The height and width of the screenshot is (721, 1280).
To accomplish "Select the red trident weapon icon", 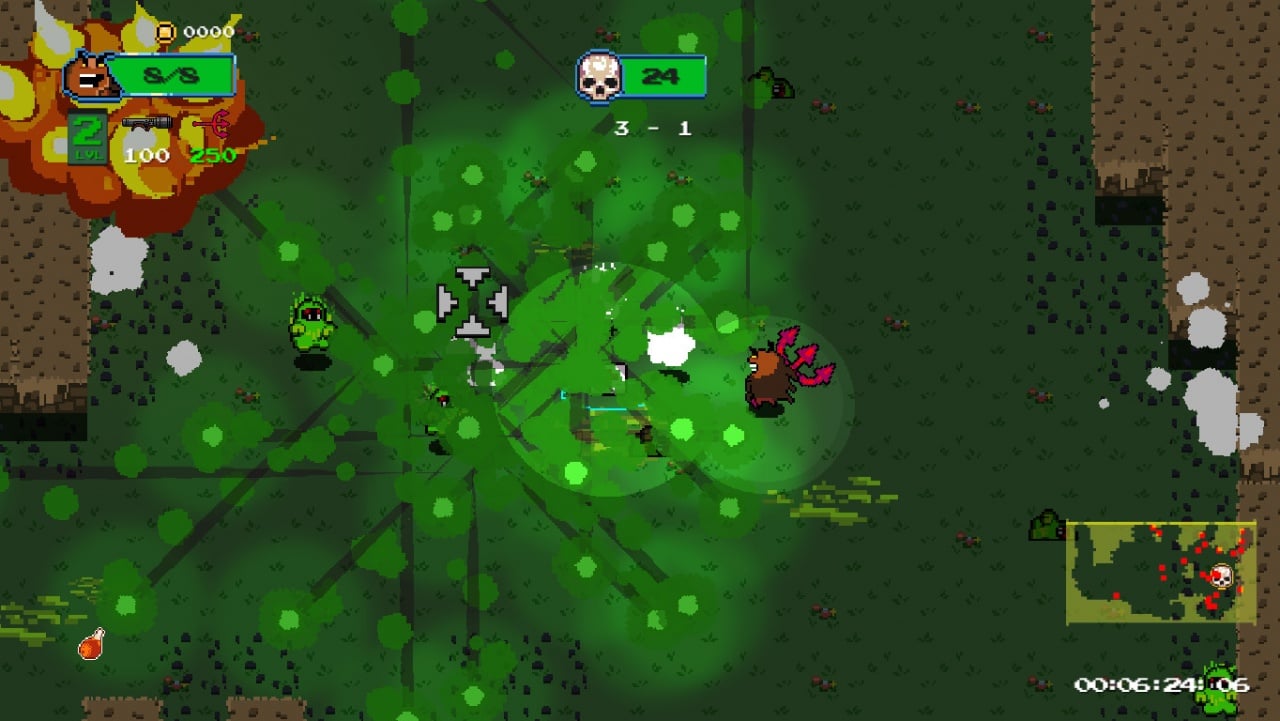I will tap(212, 125).
